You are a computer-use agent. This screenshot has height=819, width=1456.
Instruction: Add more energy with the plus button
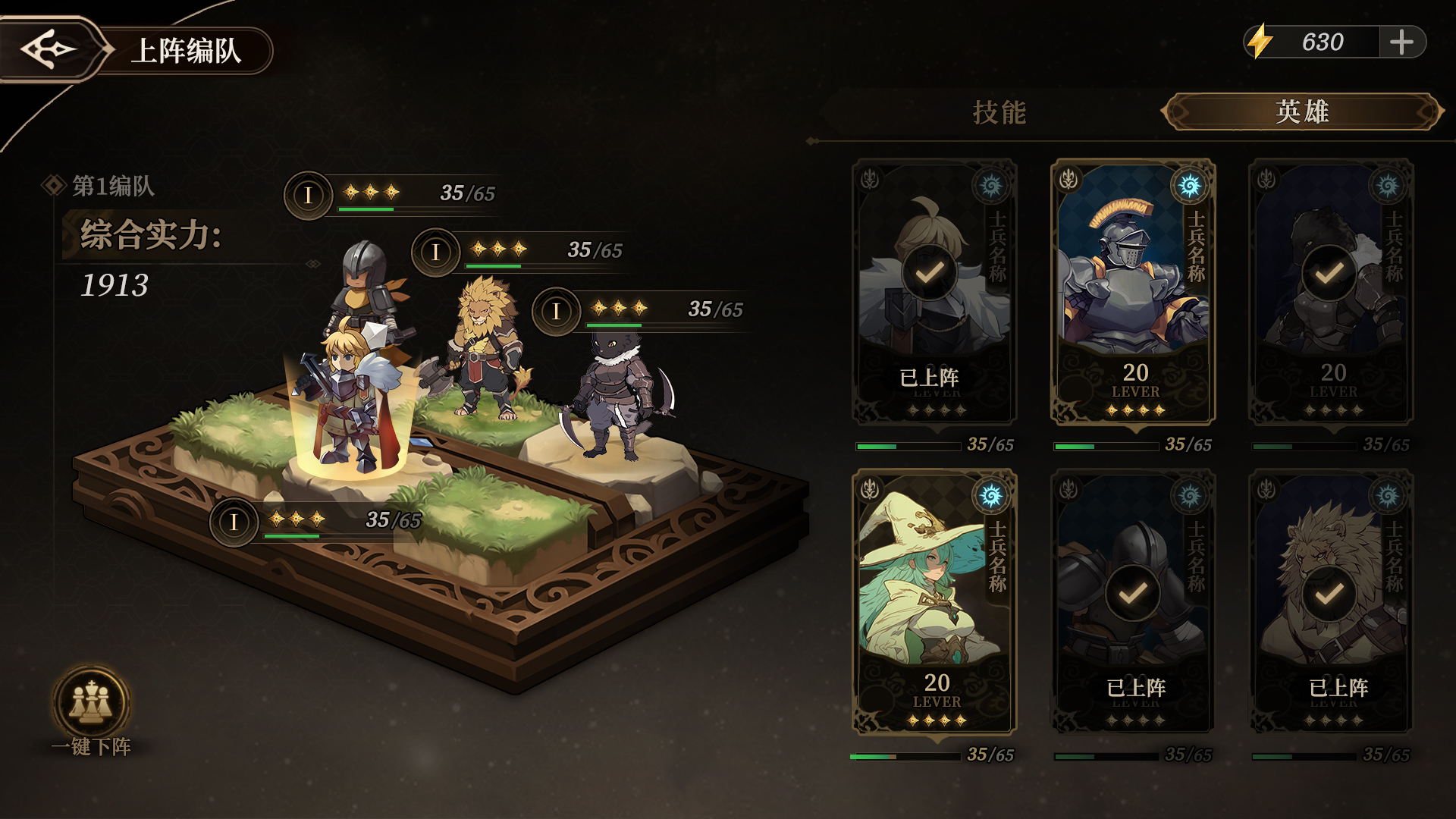point(1401,42)
